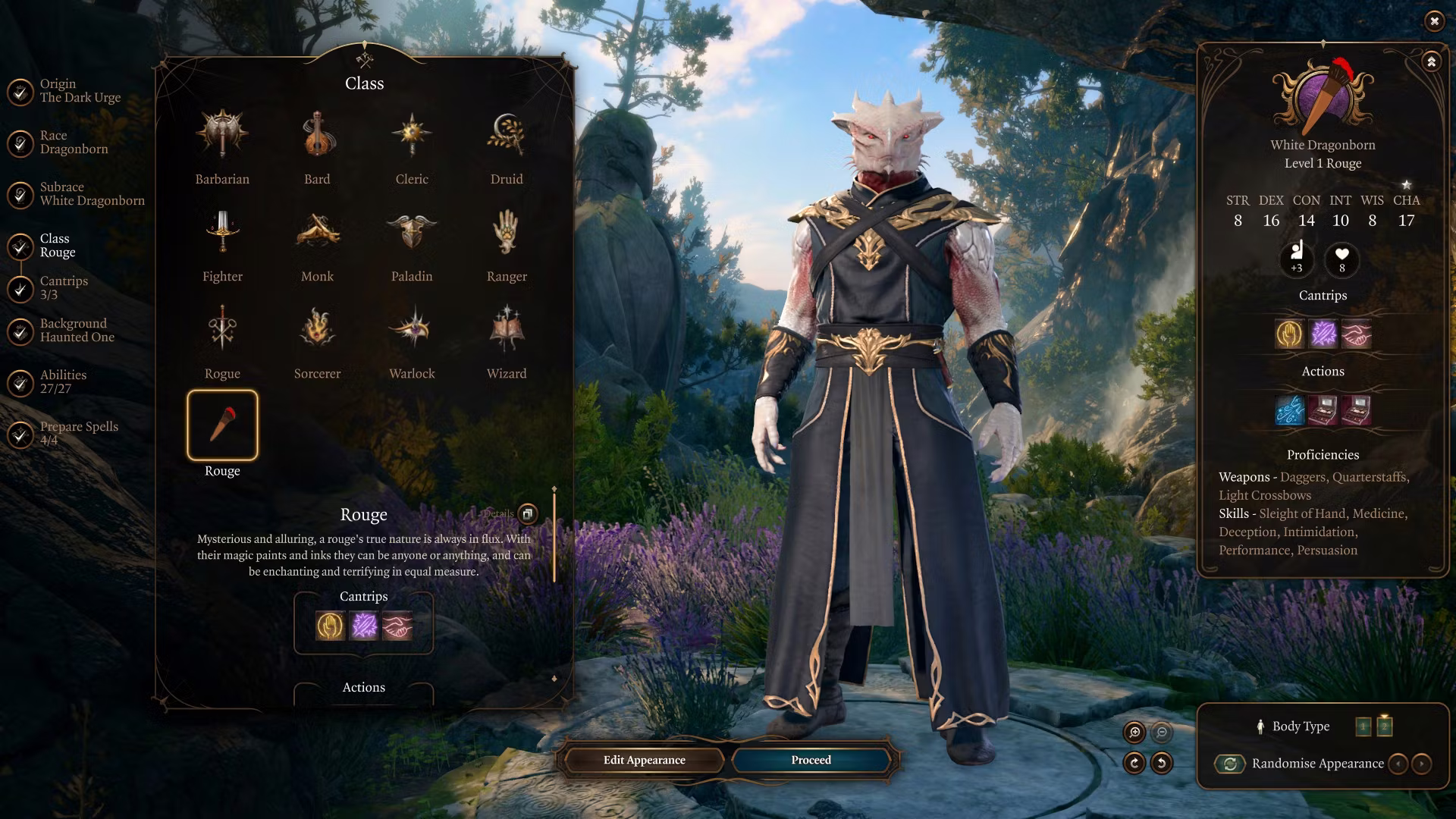Click the Proceed button

tap(811, 760)
